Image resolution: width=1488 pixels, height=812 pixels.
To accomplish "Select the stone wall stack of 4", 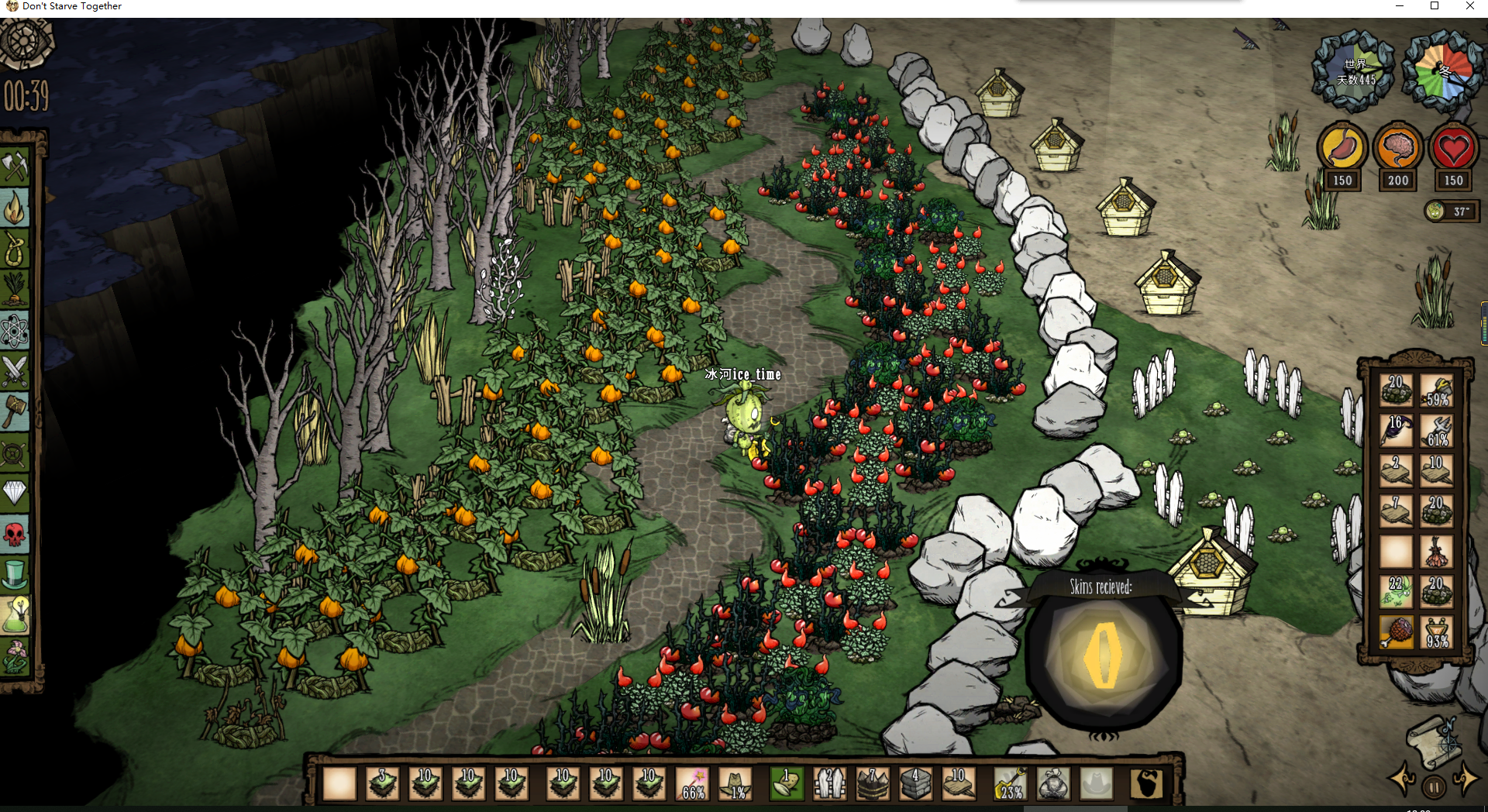I will [914, 783].
